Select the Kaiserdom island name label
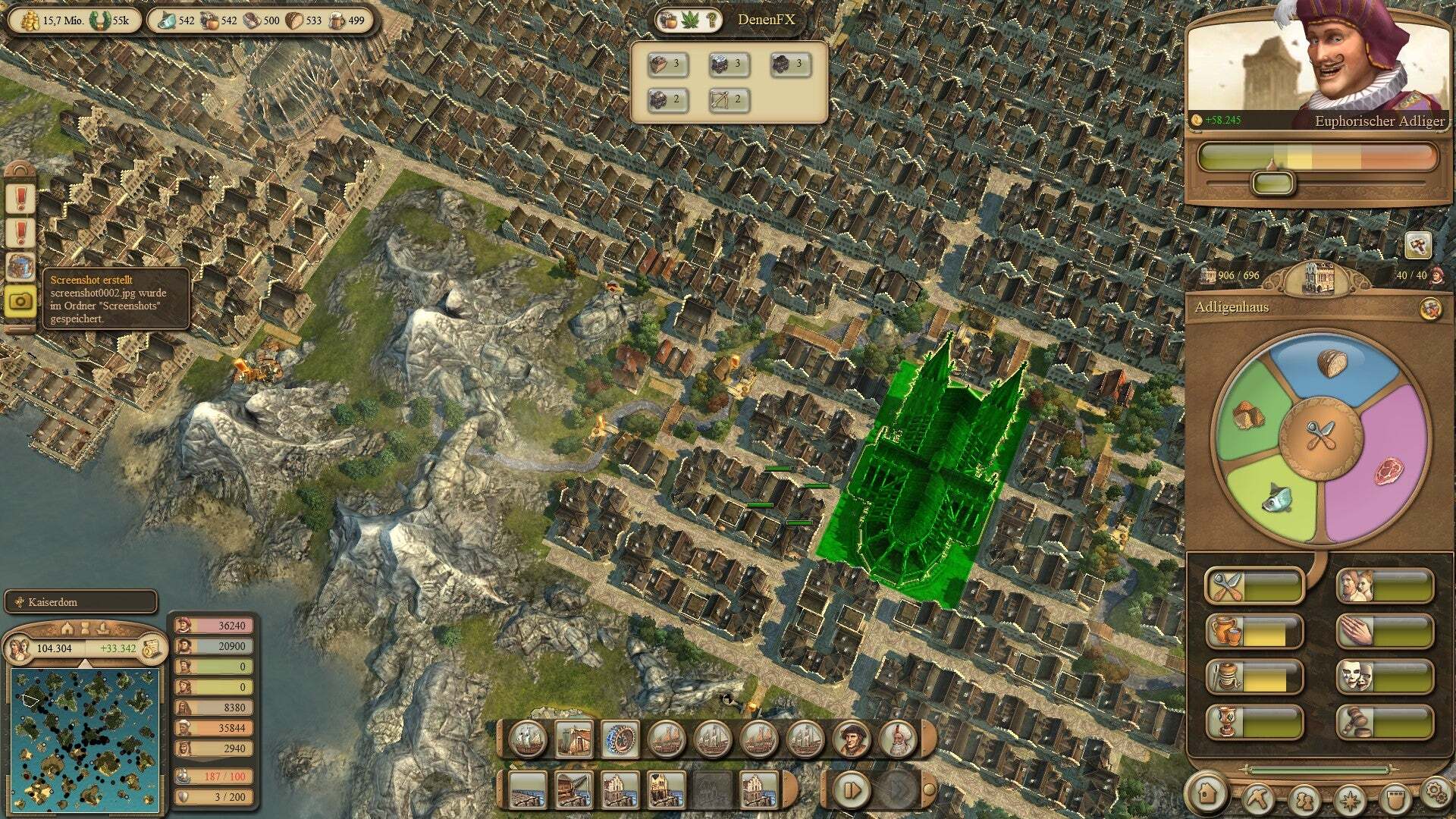Screen dimensions: 1456x819 point(80,602)
